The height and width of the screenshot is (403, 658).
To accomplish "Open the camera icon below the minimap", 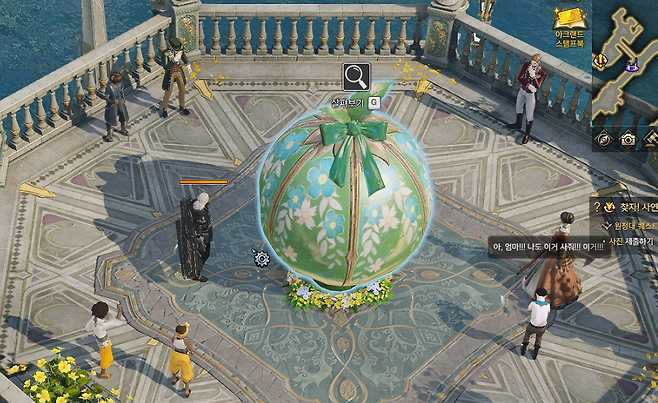I will [x=628, y=139].
